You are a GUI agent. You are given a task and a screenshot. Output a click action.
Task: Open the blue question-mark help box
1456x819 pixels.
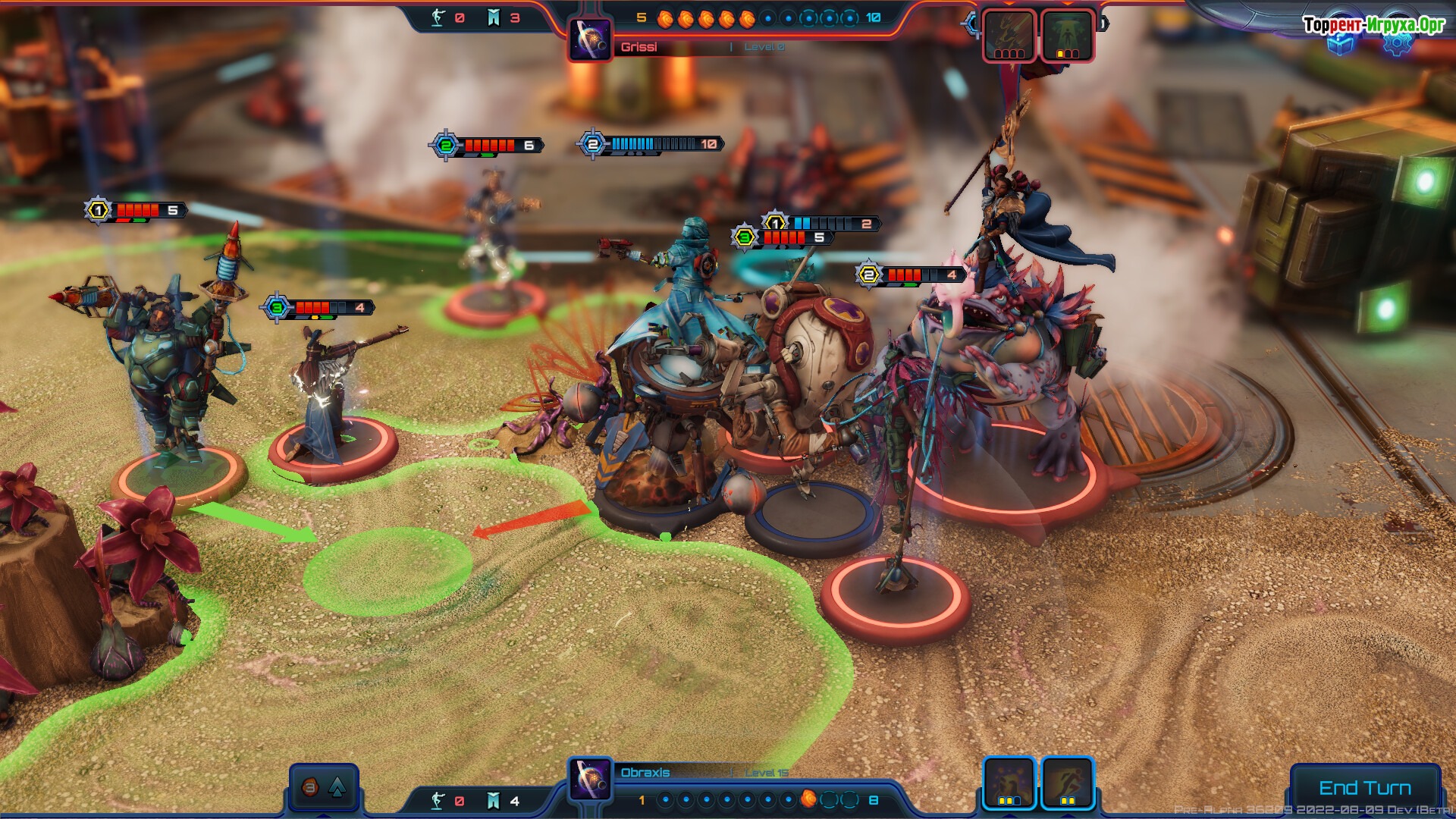1341,43
